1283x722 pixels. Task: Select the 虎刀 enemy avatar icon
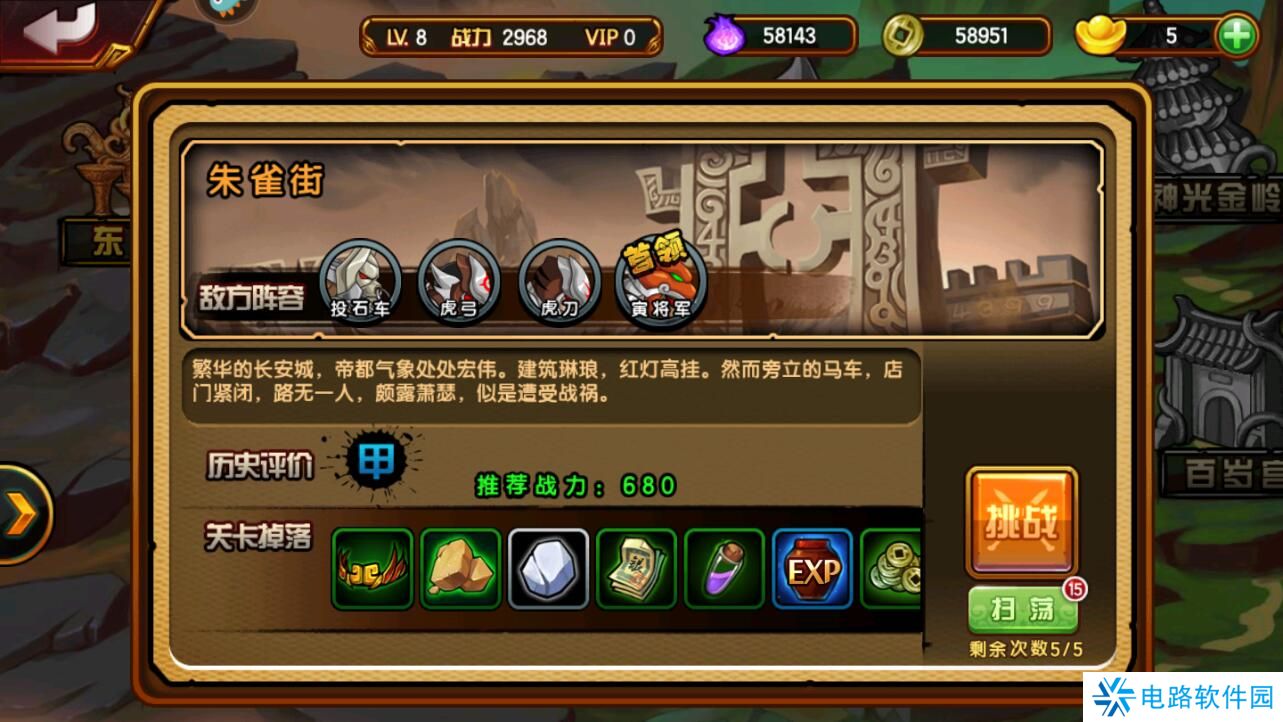point(560,279)
